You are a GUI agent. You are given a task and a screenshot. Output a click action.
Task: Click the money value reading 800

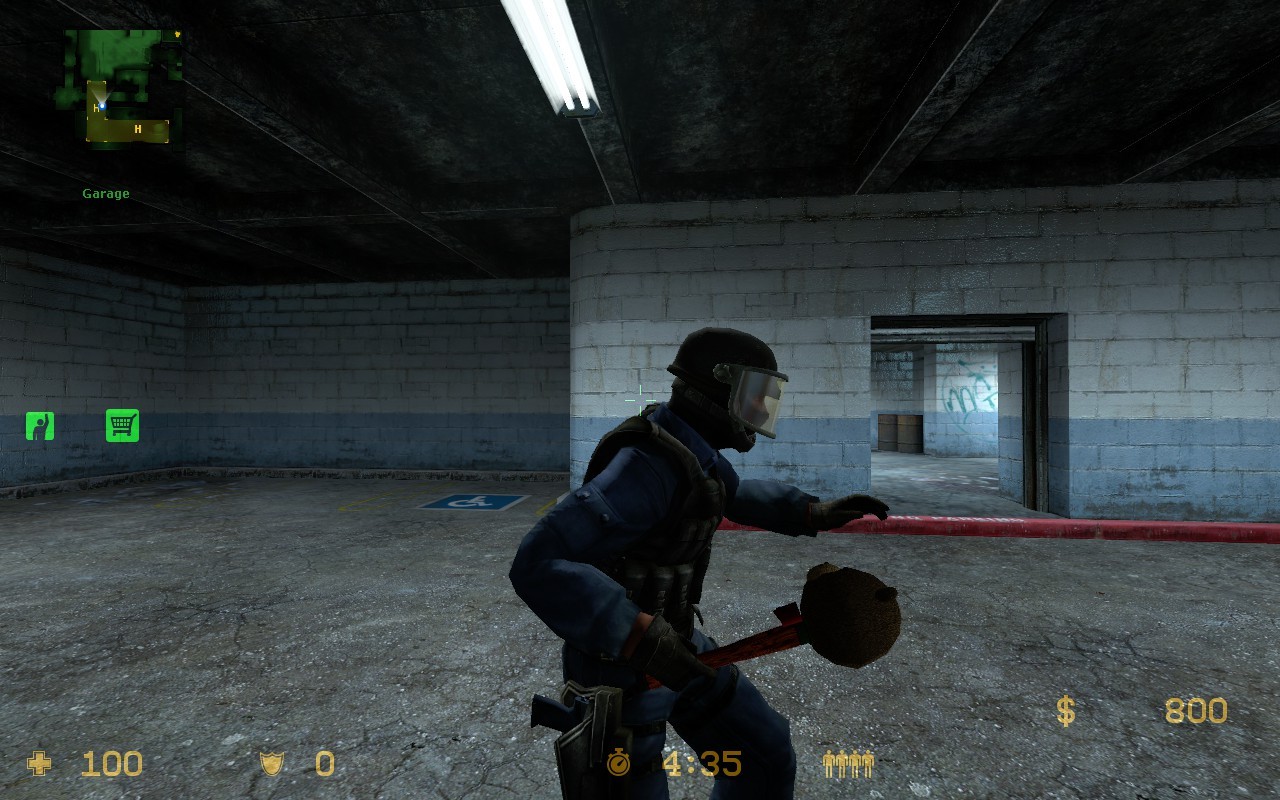tap(1196, 711)
